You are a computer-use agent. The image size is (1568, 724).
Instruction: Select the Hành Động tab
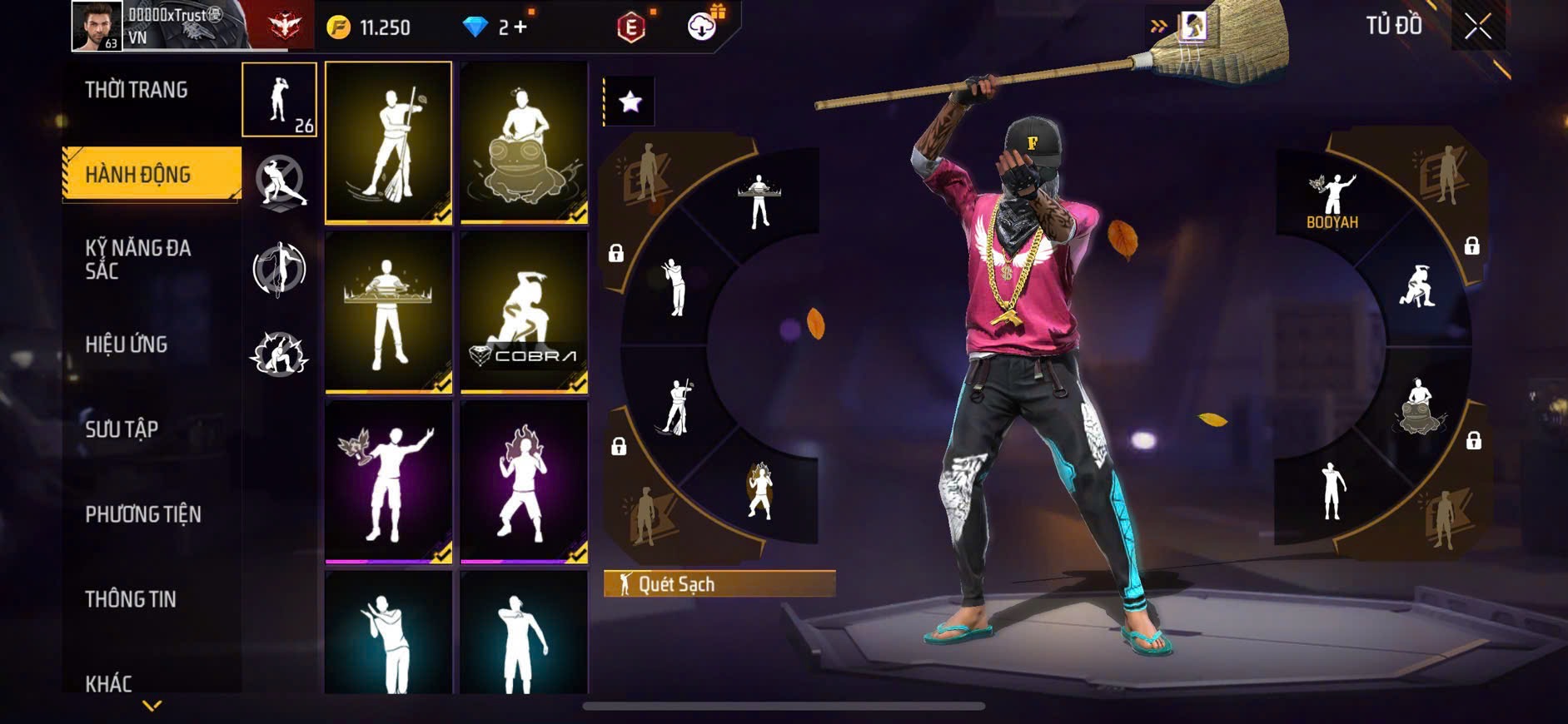(138, 174)
